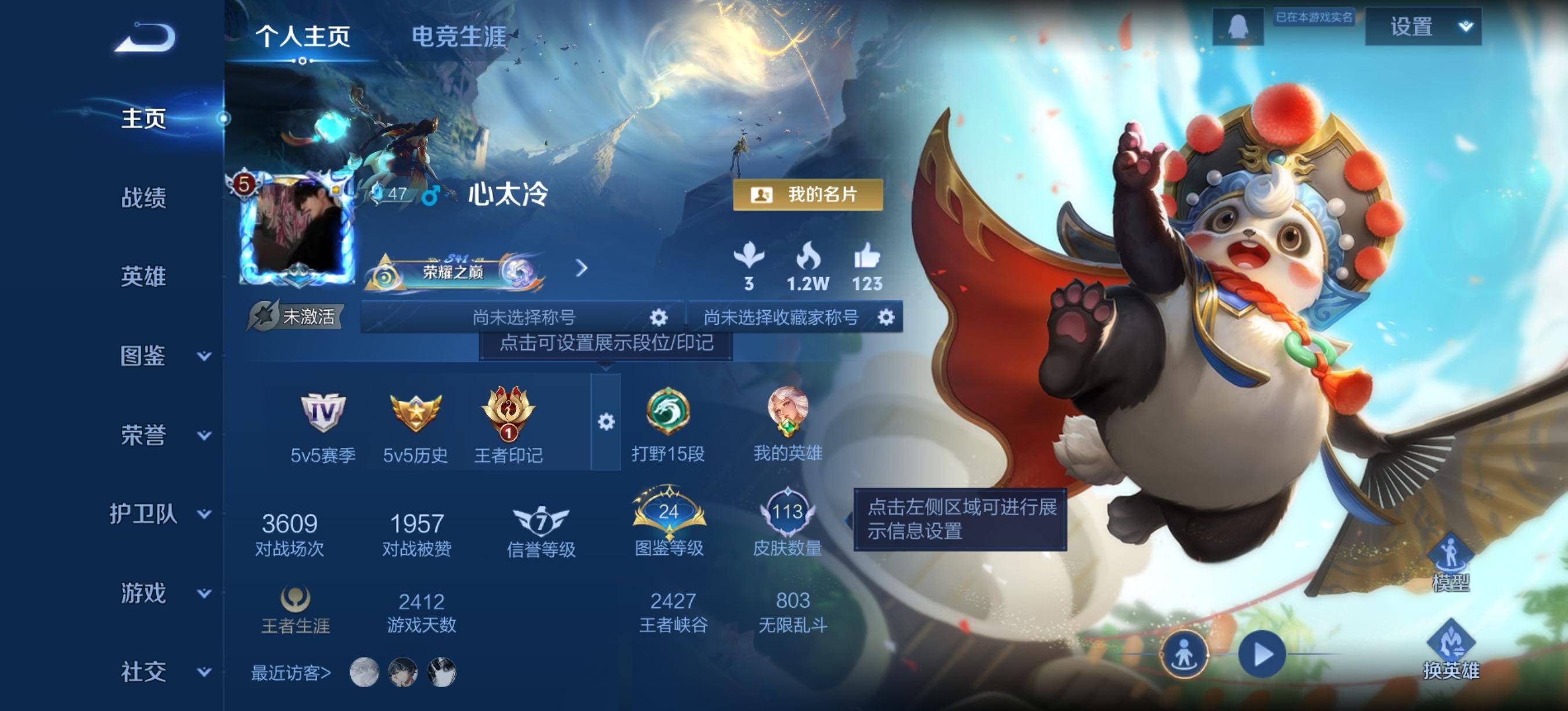Switch to the 电竞生涯 tab

pos(457,38)
